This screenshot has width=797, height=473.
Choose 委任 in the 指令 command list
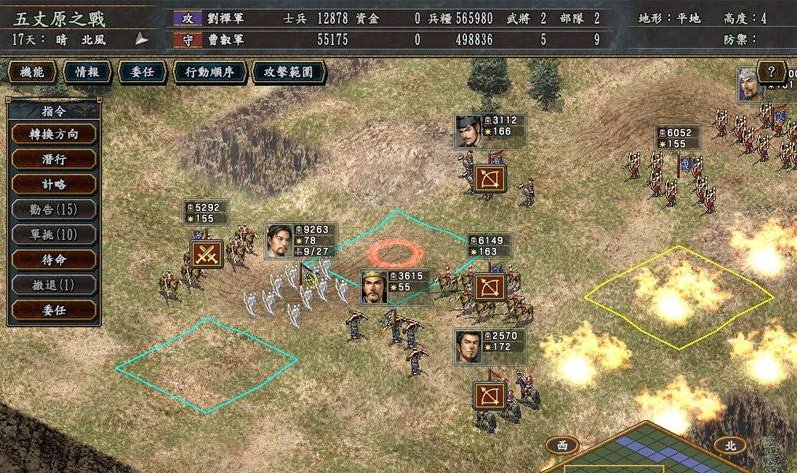(x=54, y=310)
